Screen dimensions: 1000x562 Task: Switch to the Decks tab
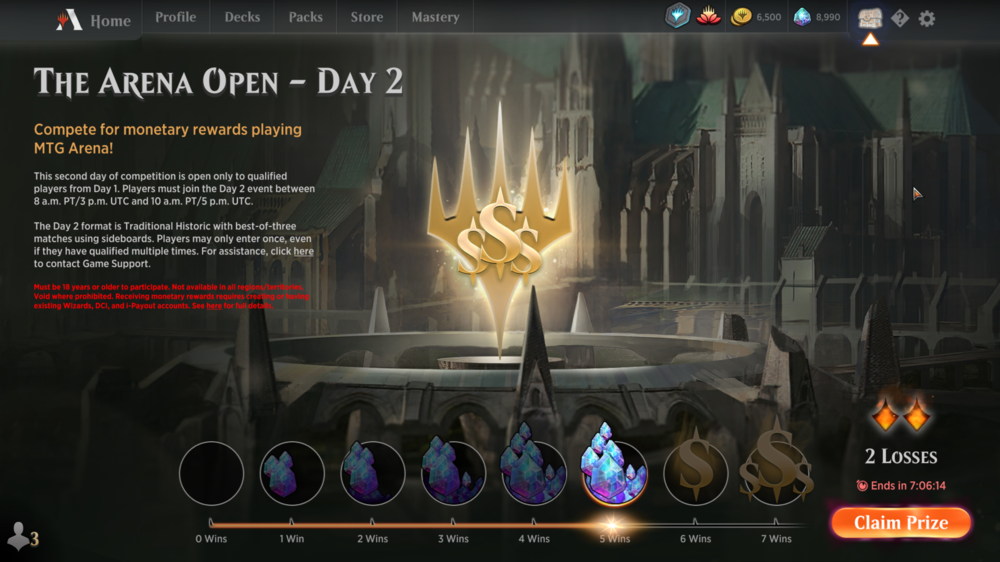[242, 17]
